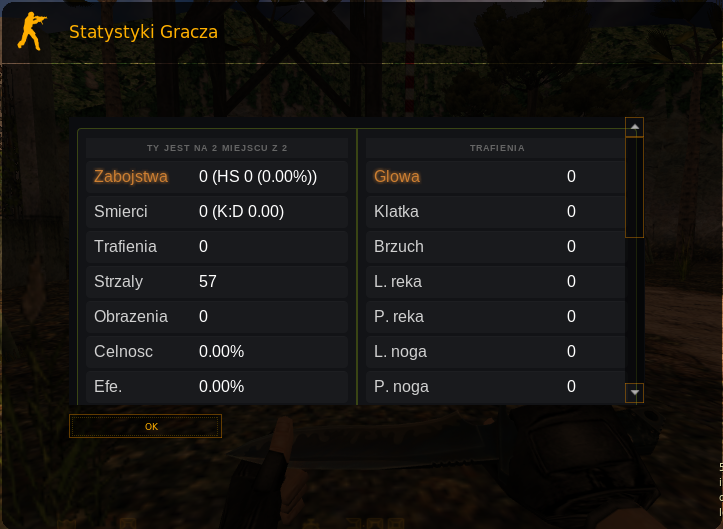Click the scrollbar's down arrow

click(634, 393)
